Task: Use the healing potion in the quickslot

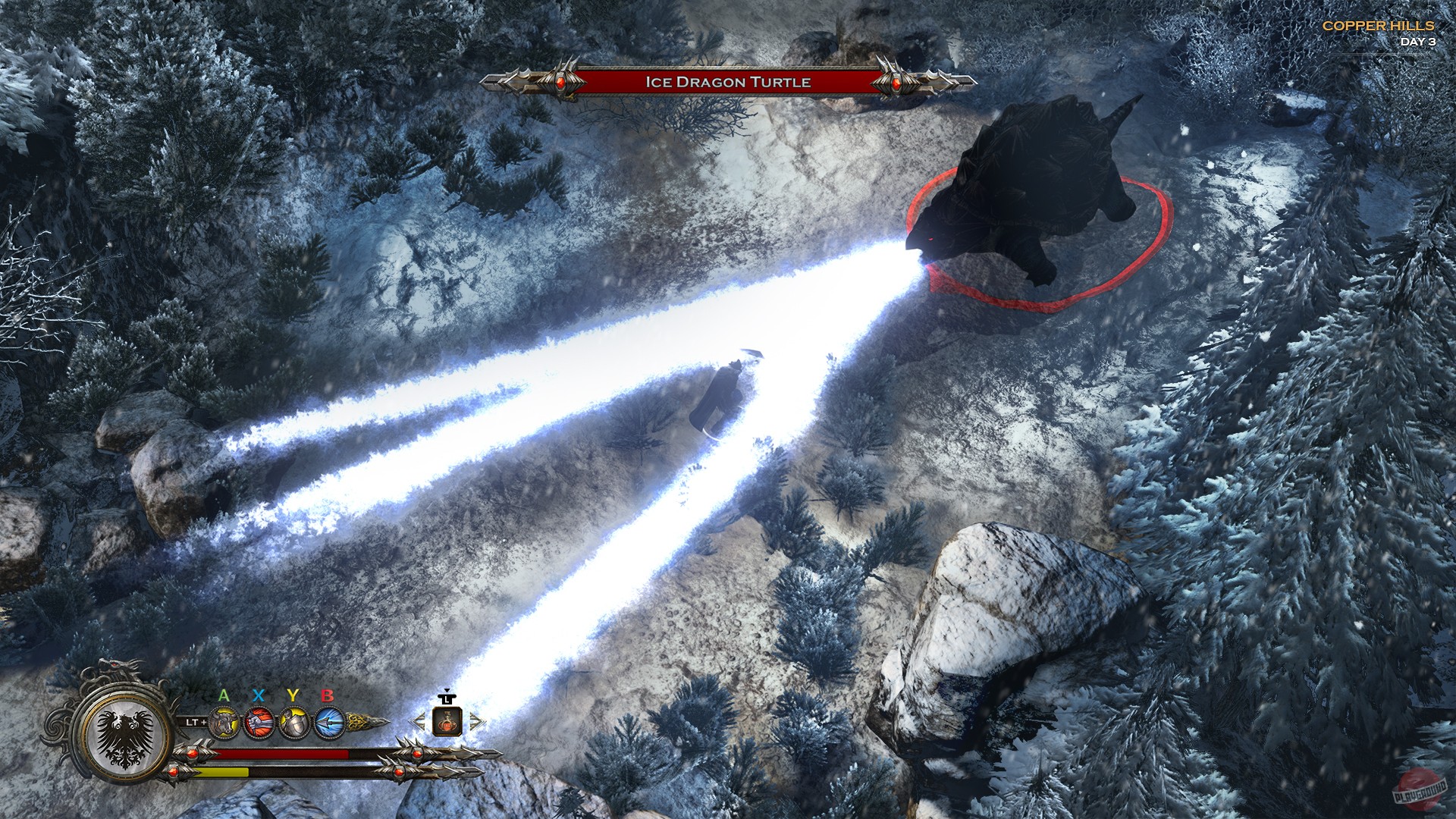Action: coord(447,723)
